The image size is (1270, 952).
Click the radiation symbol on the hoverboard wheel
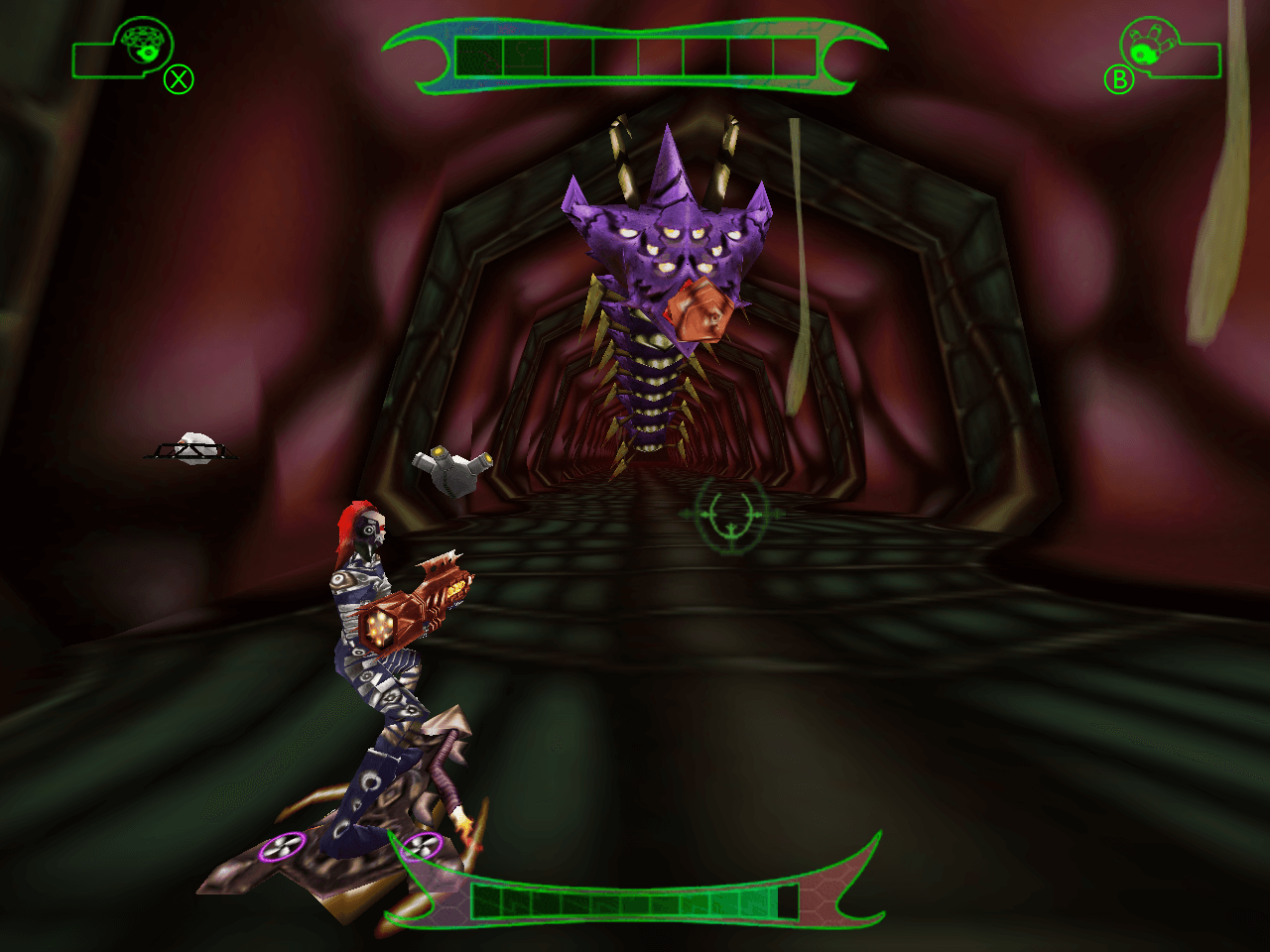pos(282,845)
